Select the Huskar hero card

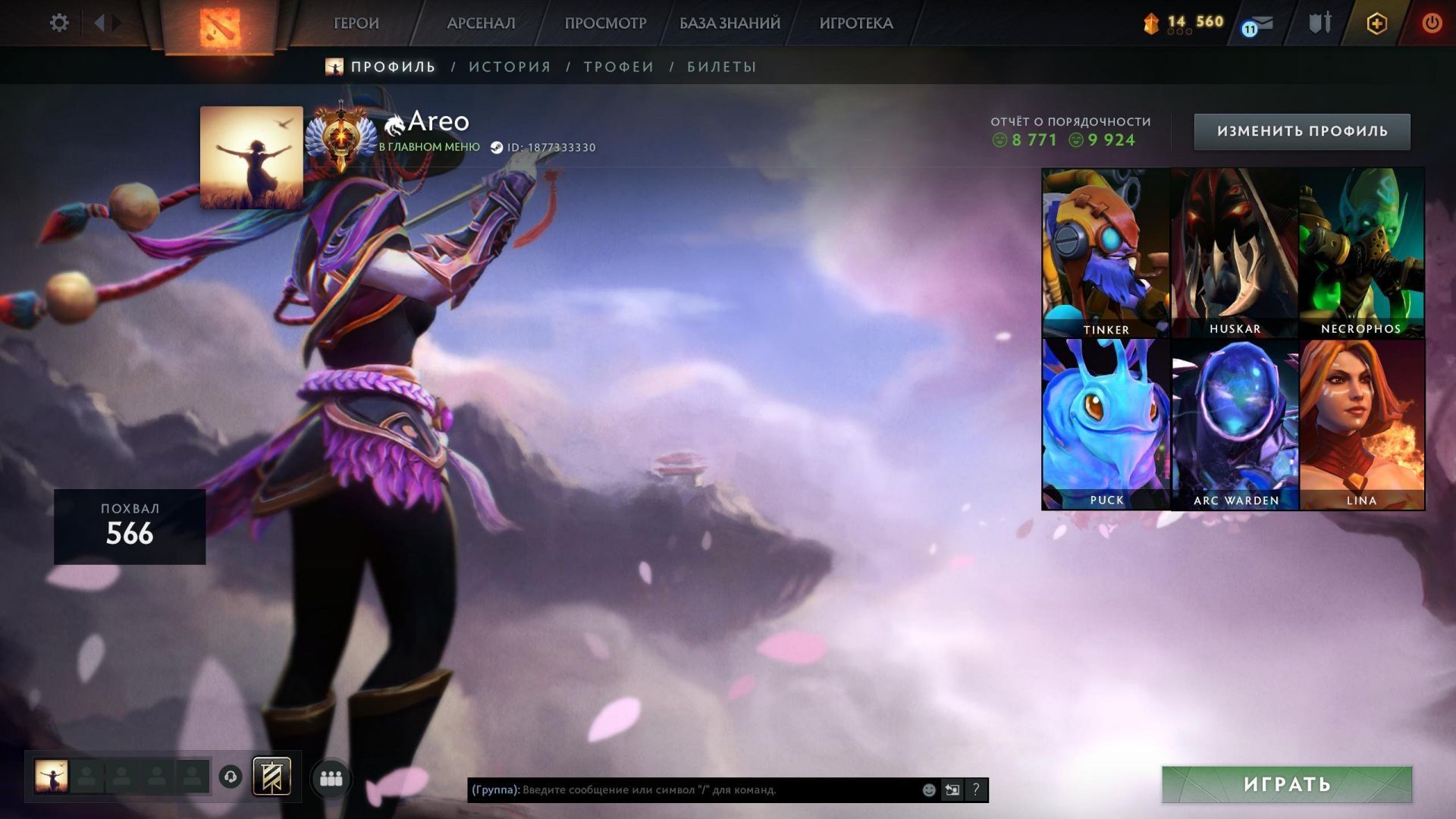click(1235, 253)
